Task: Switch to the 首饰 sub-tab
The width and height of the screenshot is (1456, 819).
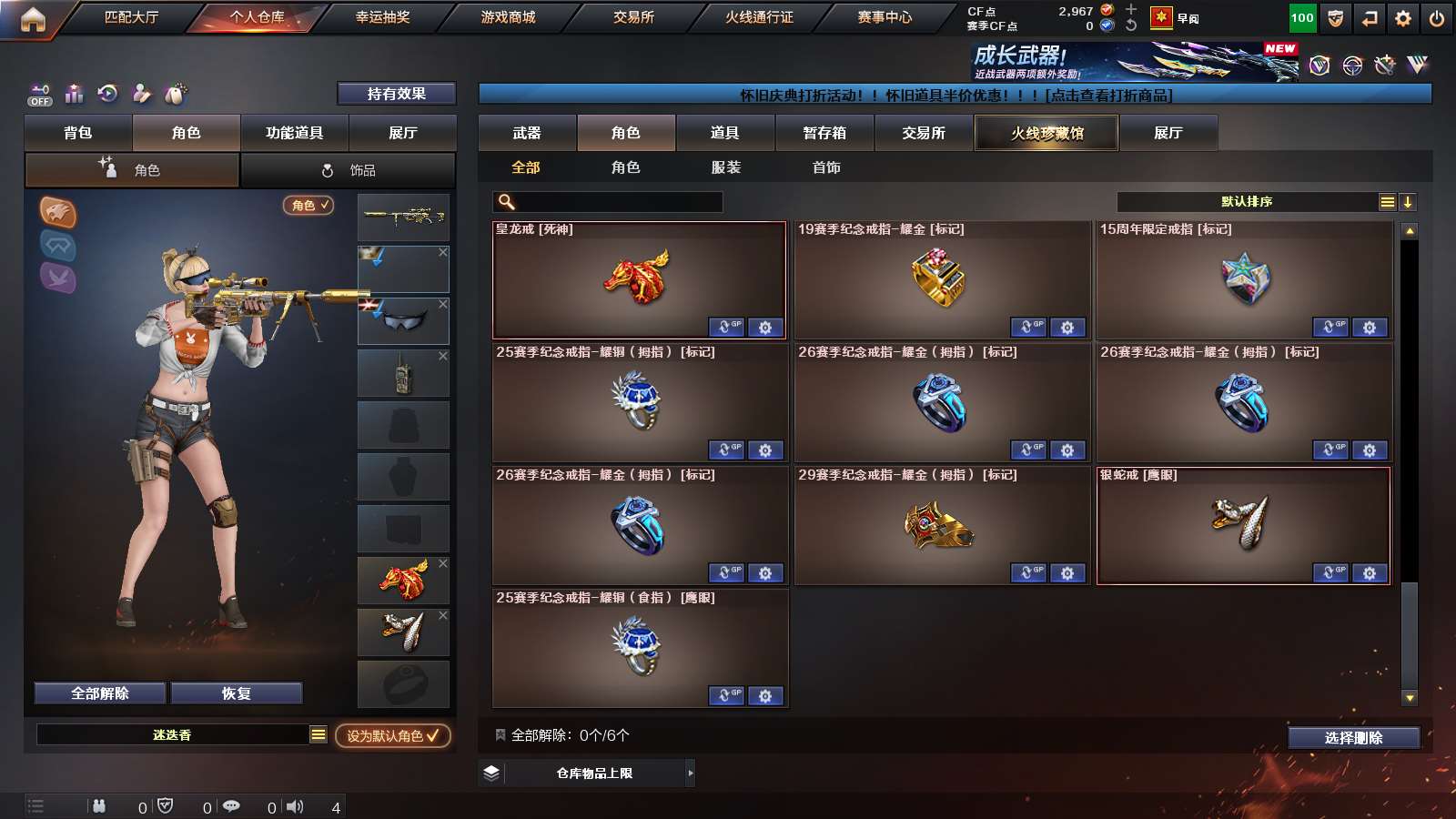Action: pyautogui.click(x=826, y=167)
